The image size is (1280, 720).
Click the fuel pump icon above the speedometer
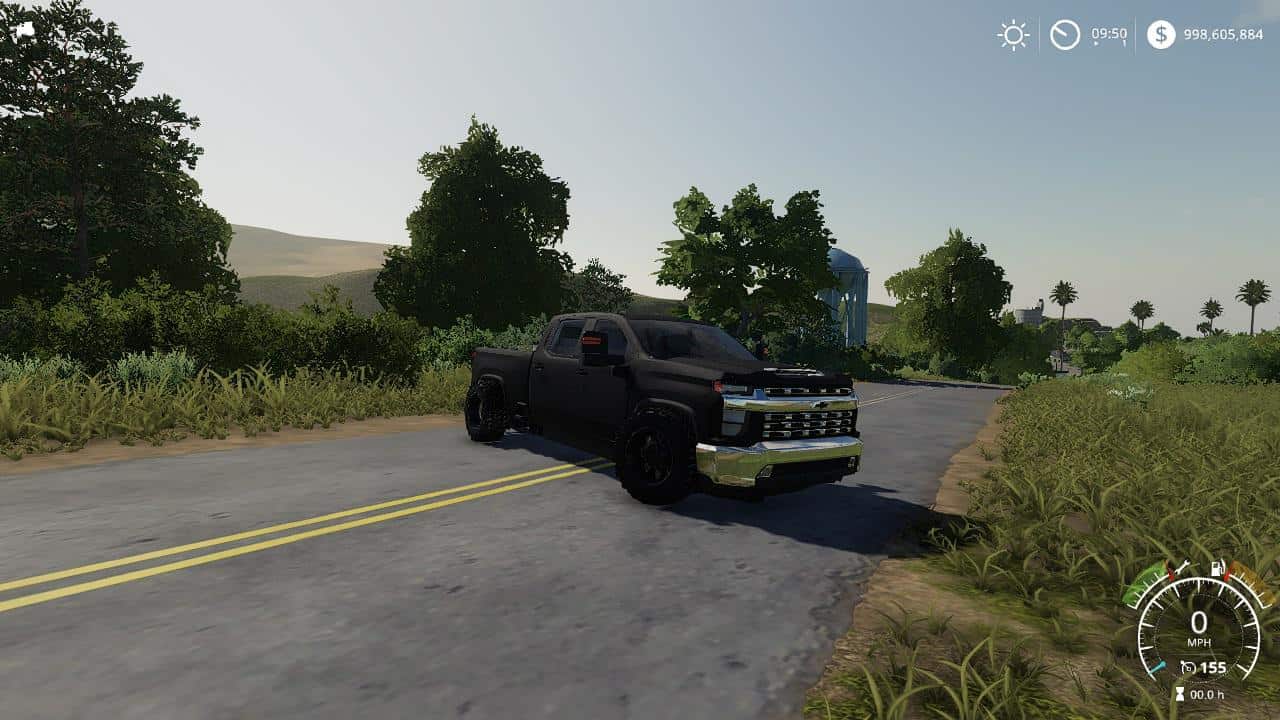pyautogui.click(x=1218, y=569)
